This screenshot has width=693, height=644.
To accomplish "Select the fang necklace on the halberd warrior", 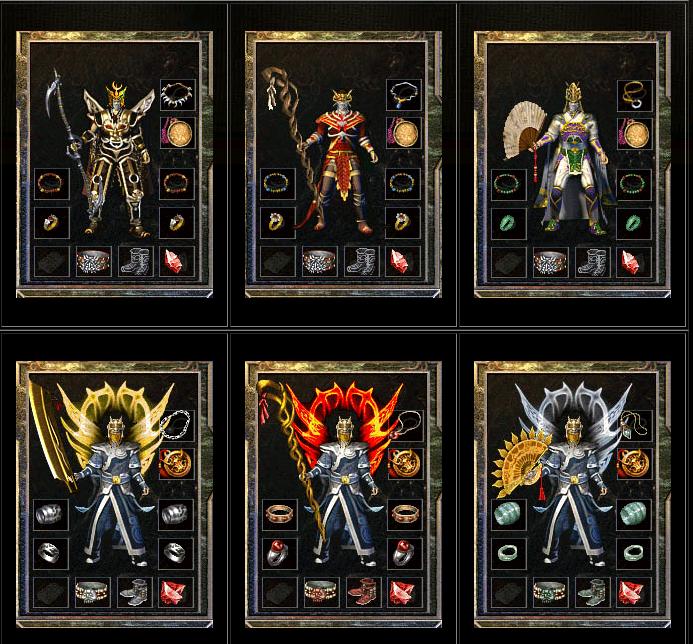I will click(177, 95).
